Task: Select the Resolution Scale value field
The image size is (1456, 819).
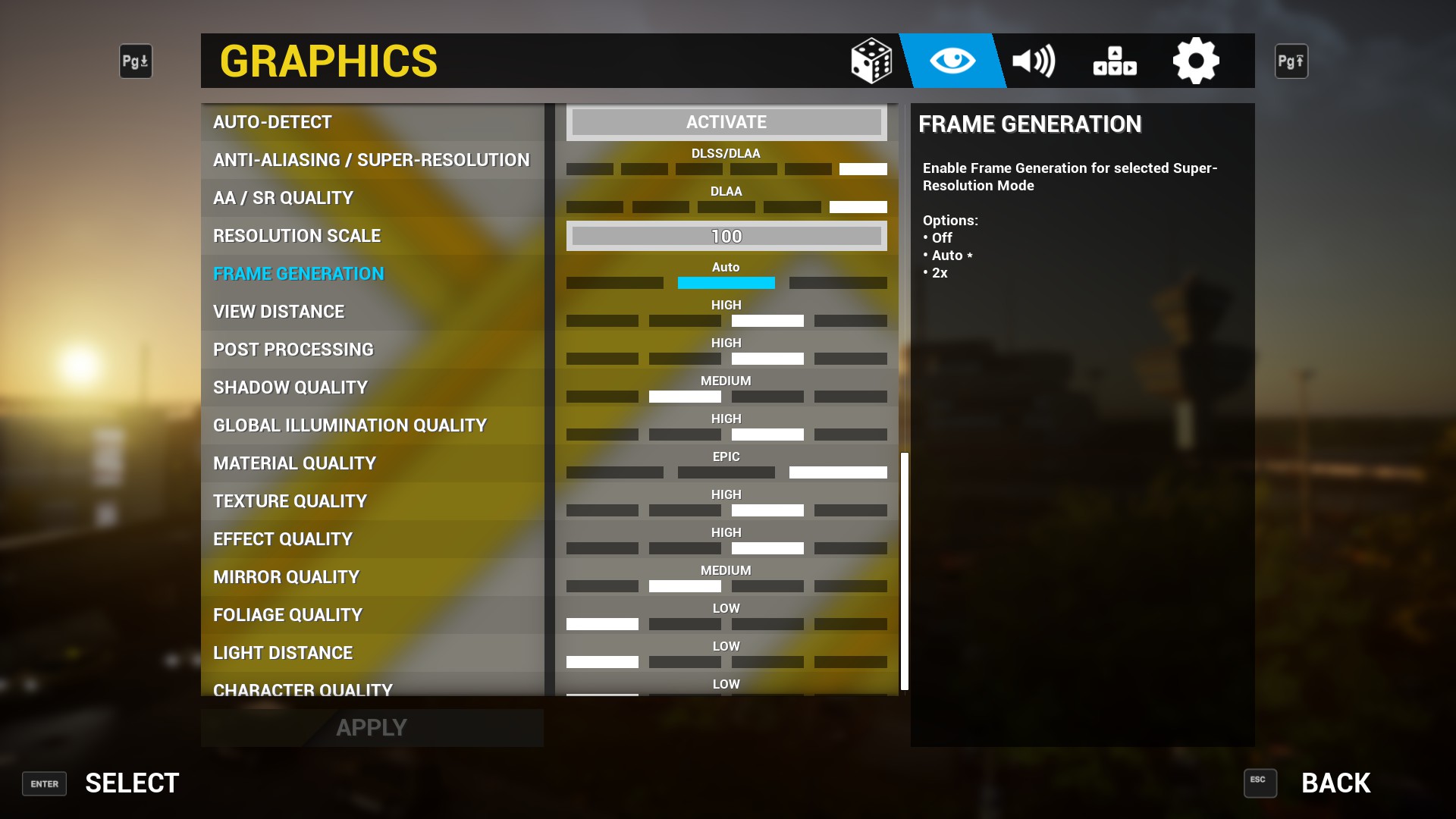Action: point(726,236)
